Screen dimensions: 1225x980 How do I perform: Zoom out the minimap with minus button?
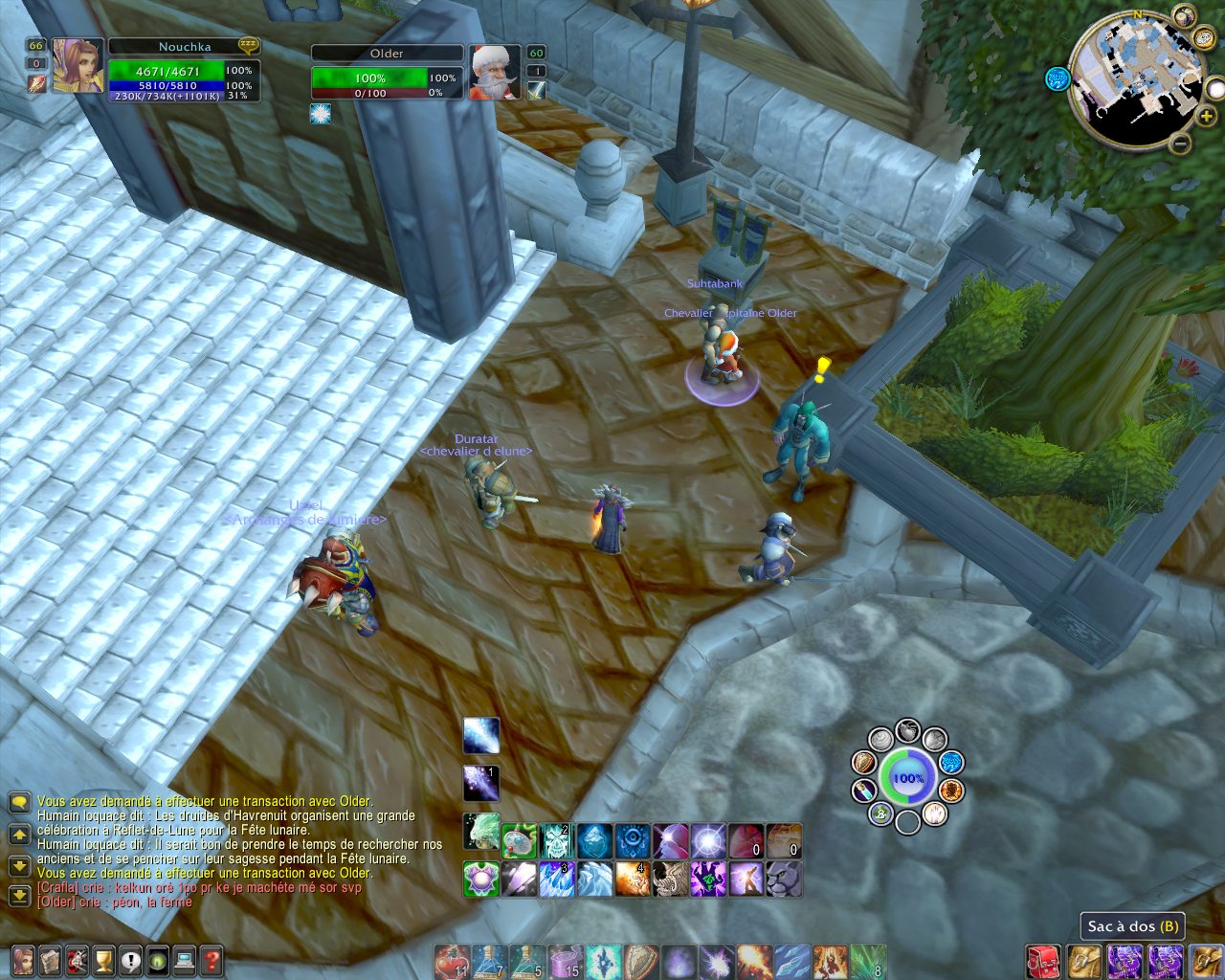[x=1181, y=145]
